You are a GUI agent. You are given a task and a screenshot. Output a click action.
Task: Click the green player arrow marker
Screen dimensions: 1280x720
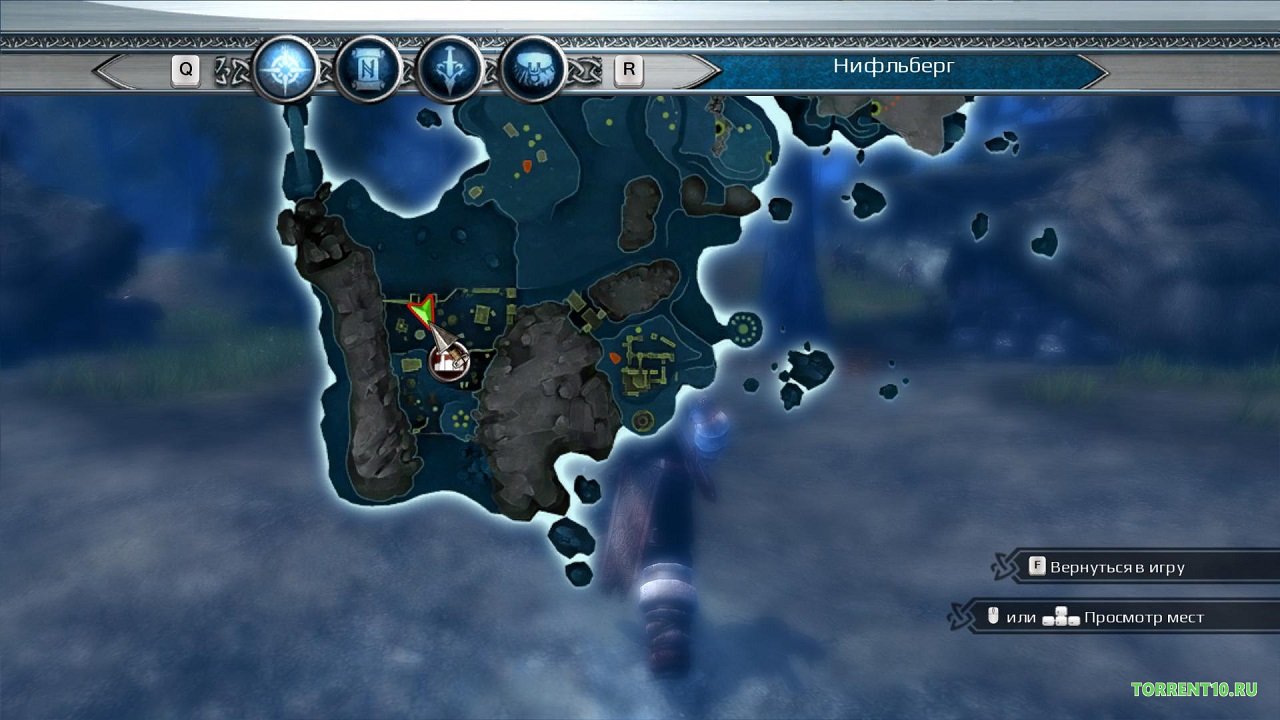click(423, 313)
